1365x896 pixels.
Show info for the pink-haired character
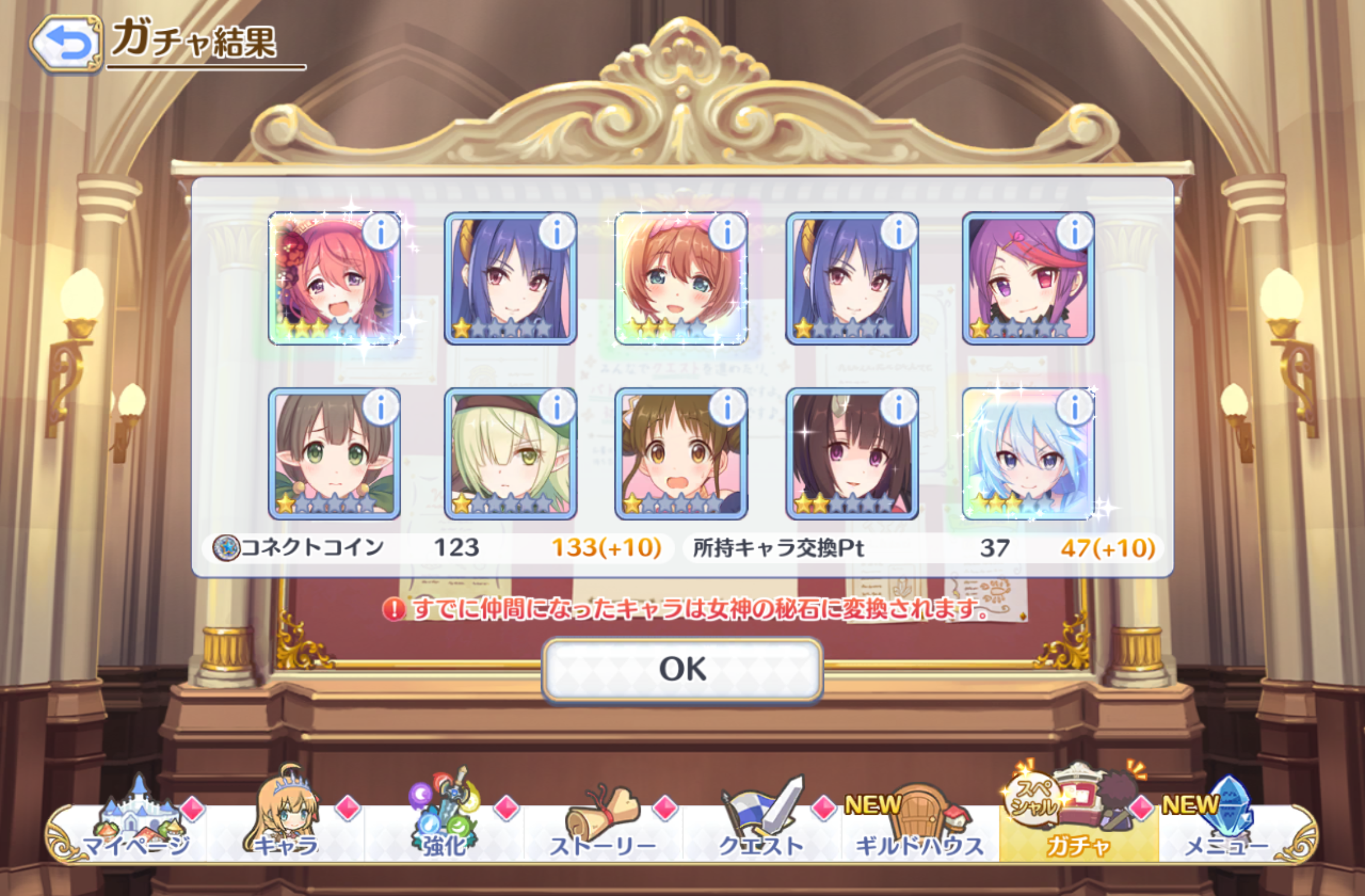pyautogui.click(x=381, y=232)
